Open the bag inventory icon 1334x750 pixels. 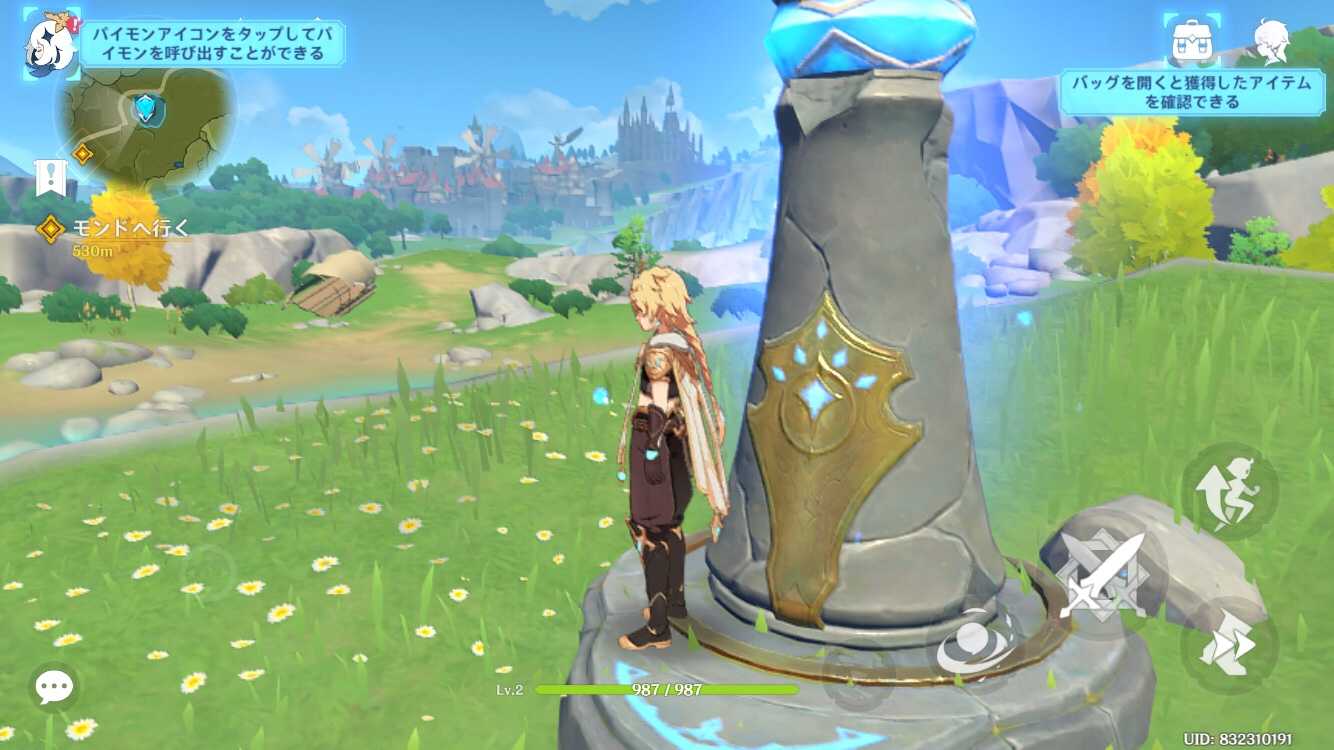tap(1195, 40)
